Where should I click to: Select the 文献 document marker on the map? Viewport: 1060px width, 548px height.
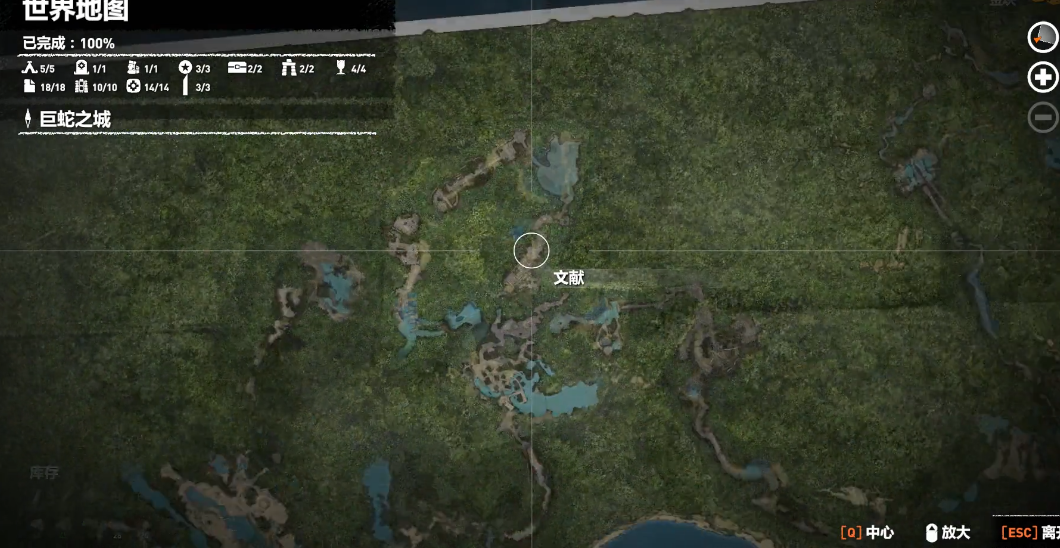click(531, 250)
